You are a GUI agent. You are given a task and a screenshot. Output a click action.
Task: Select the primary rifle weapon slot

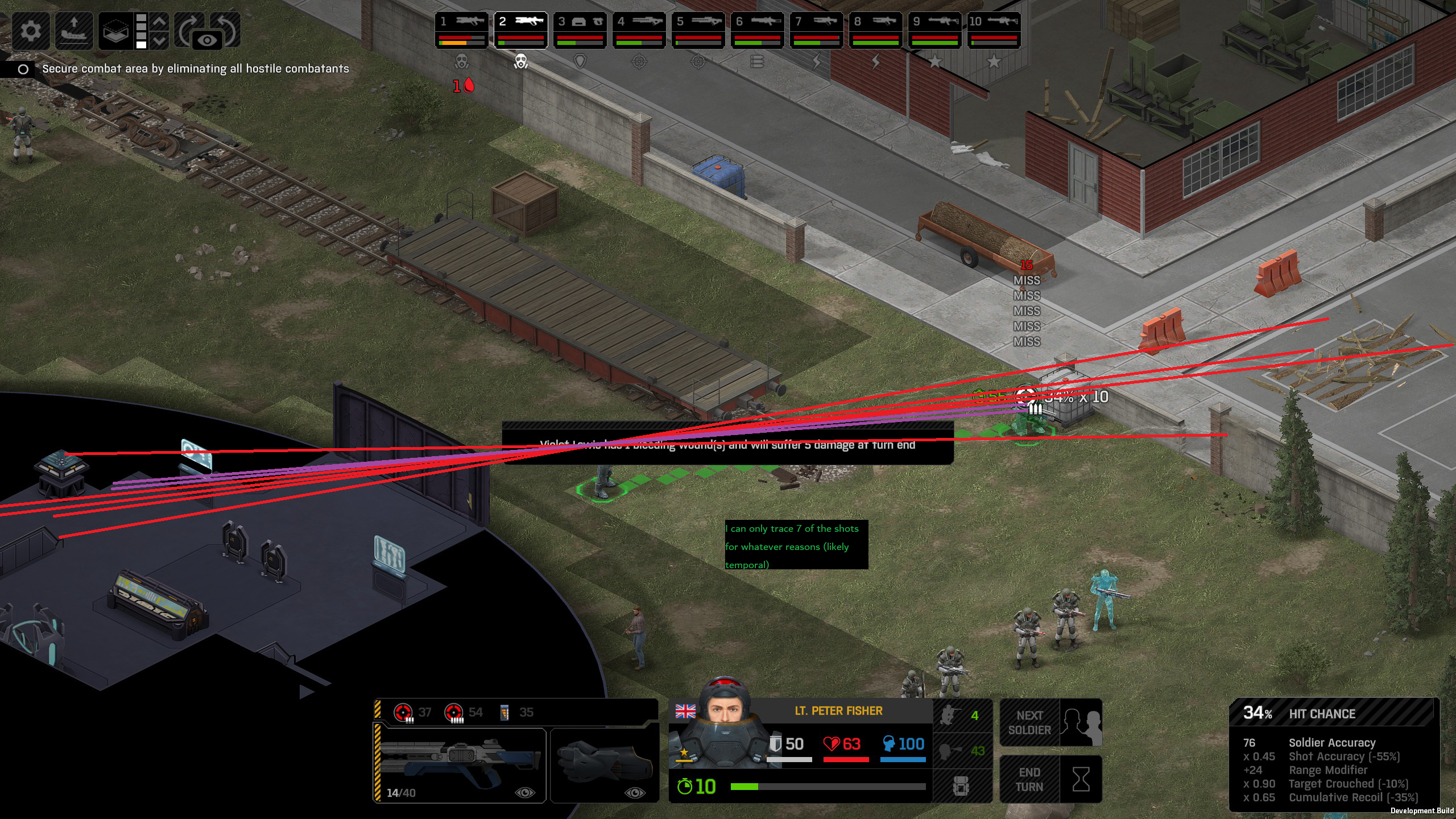point(460,765)
